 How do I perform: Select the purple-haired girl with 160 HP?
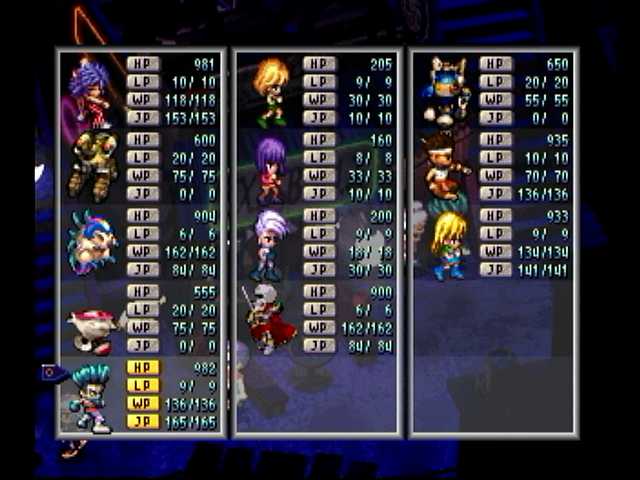[x=269, y=168]
